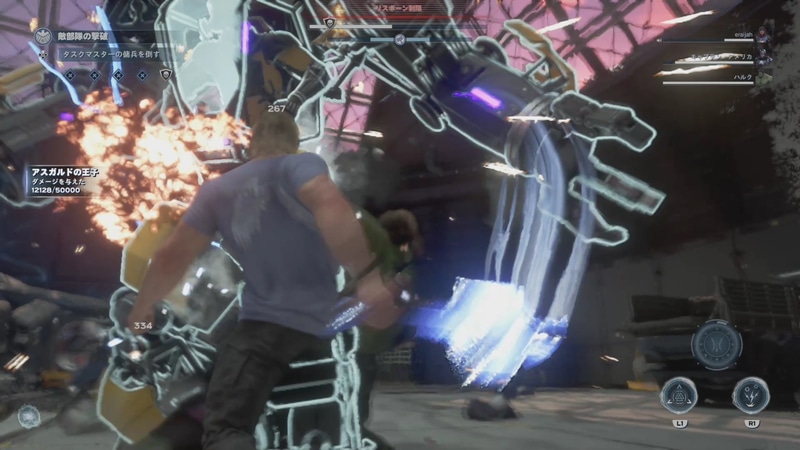Click the shield-shaped objective marker icon
This screenshot has width=800, height=450.
pyautogui.click(x=166, y=74)
